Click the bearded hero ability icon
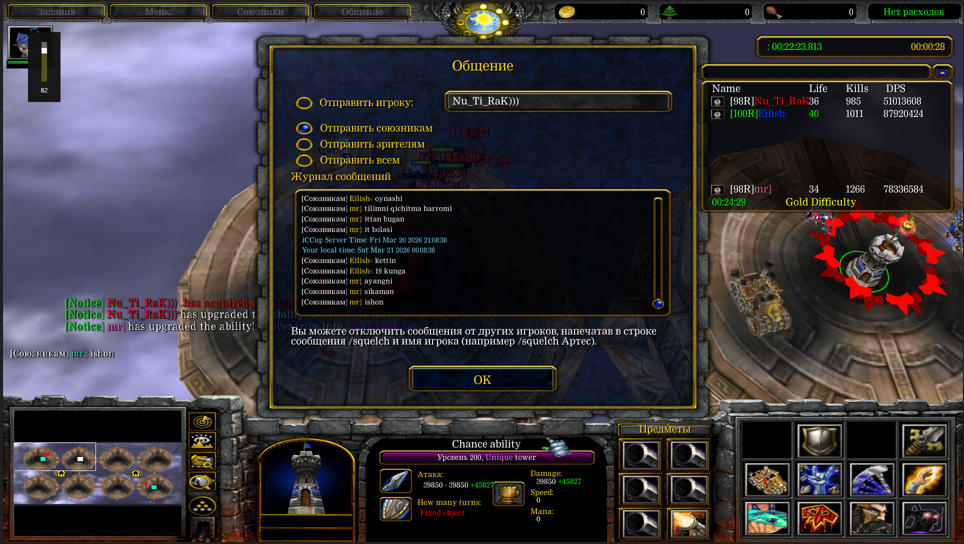The height and width of the screenshot is (544, 964). (871, 518)
